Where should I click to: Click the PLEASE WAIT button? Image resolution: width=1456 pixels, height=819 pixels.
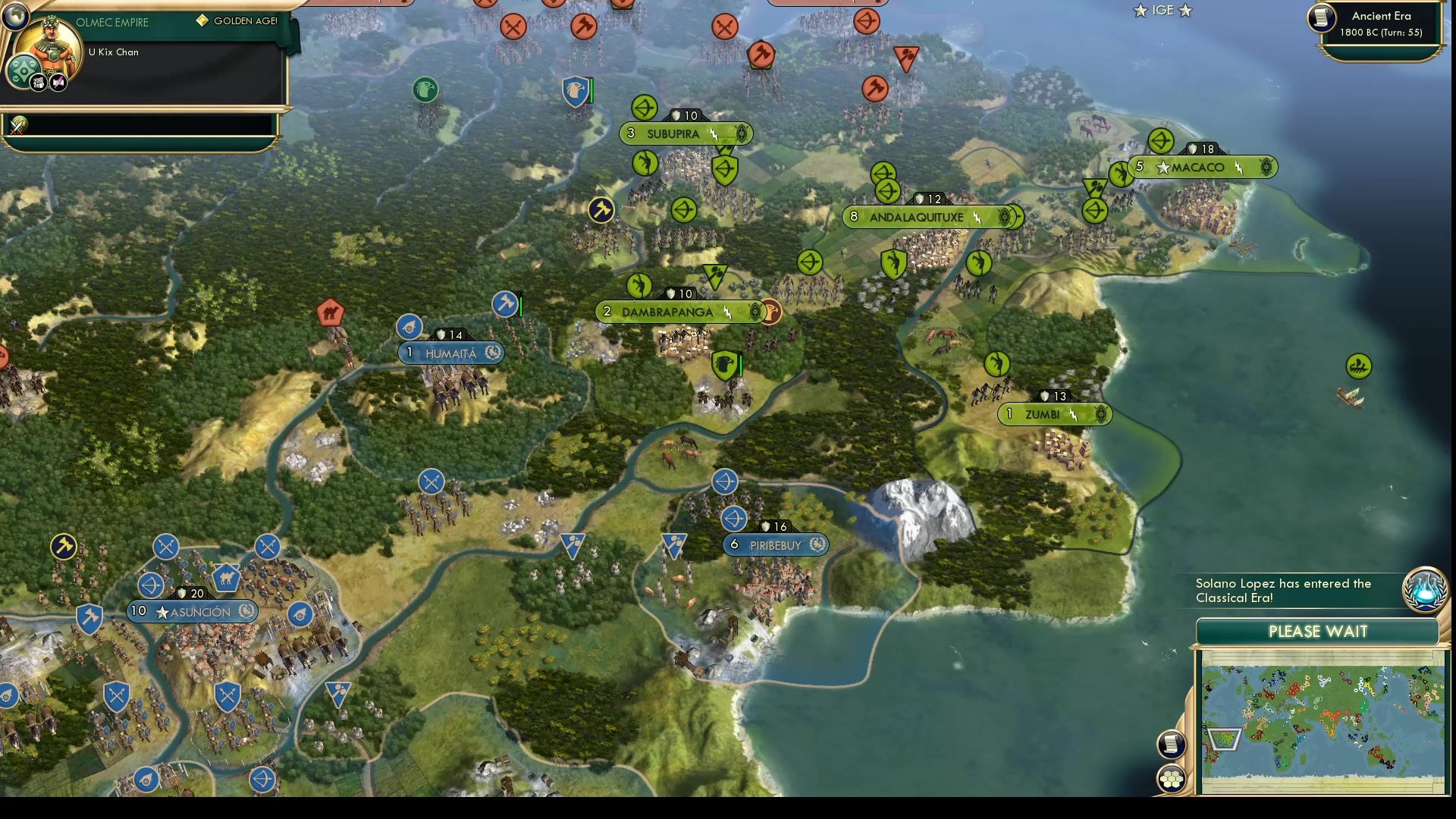(x=1319, y=631)
